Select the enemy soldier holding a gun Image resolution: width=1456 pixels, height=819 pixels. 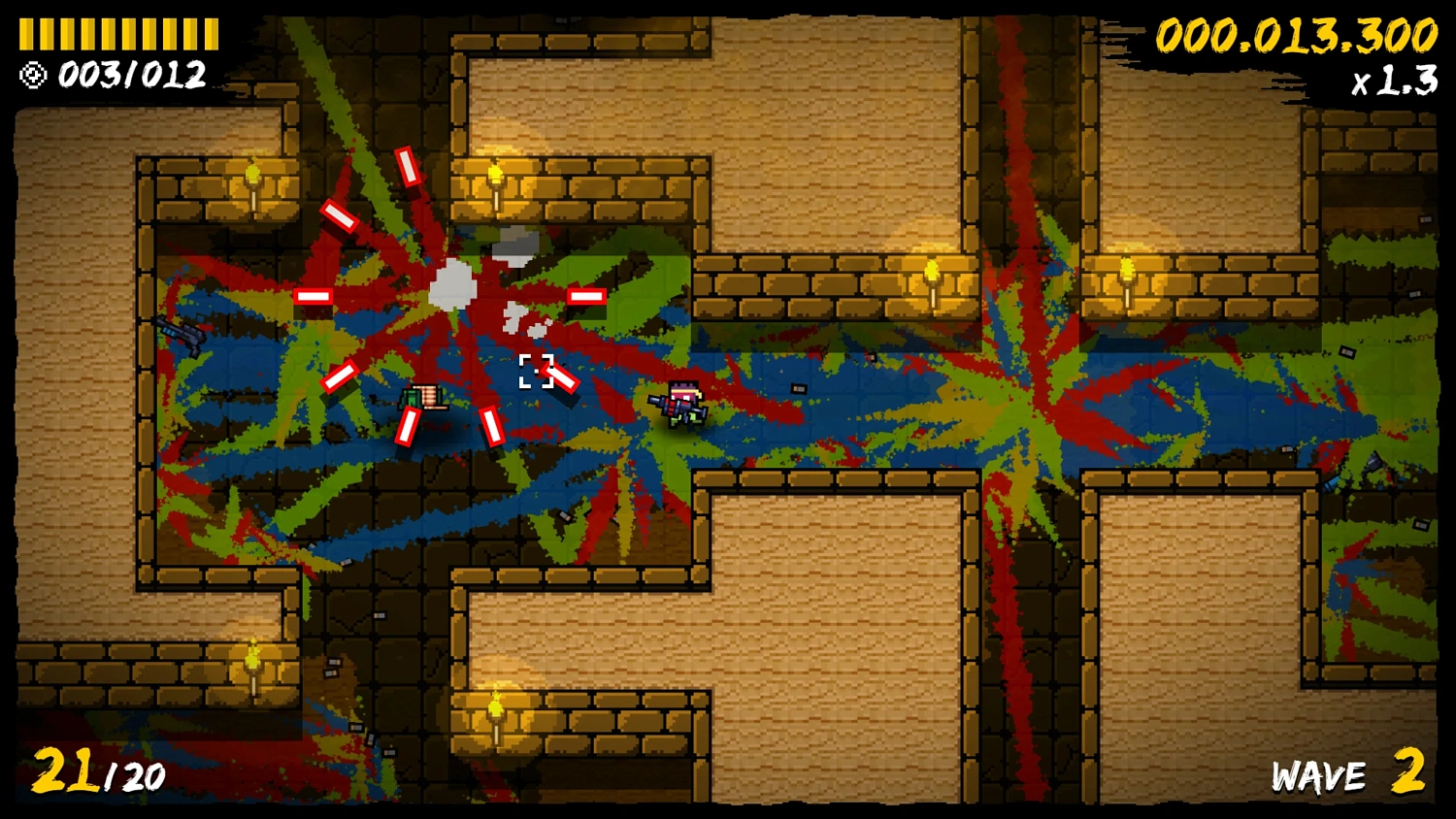pos(681,405)
